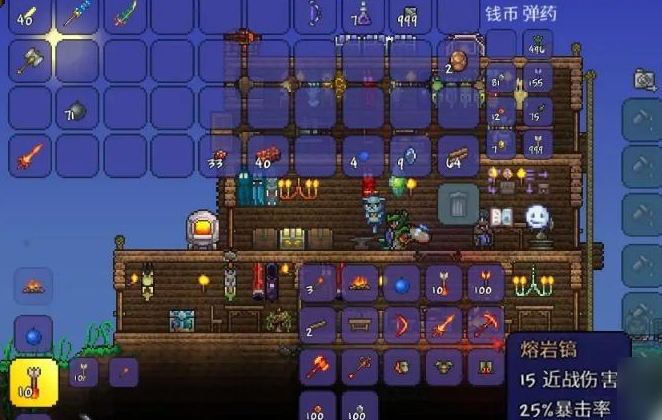Choose the blue gem stack of 9
The image size is (662, 420).
coord(410,155)
